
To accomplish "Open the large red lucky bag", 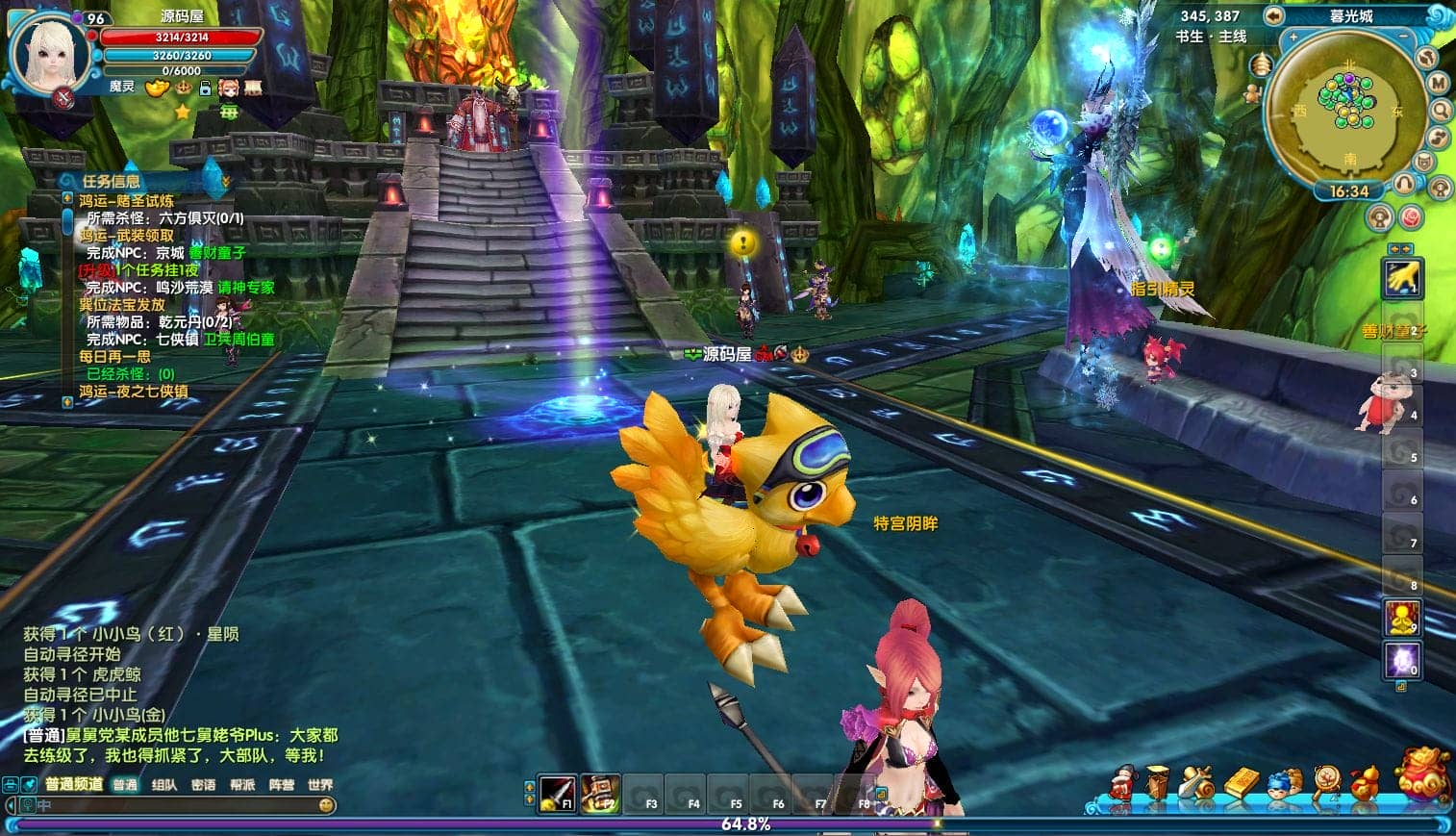I will [1423, 774].
